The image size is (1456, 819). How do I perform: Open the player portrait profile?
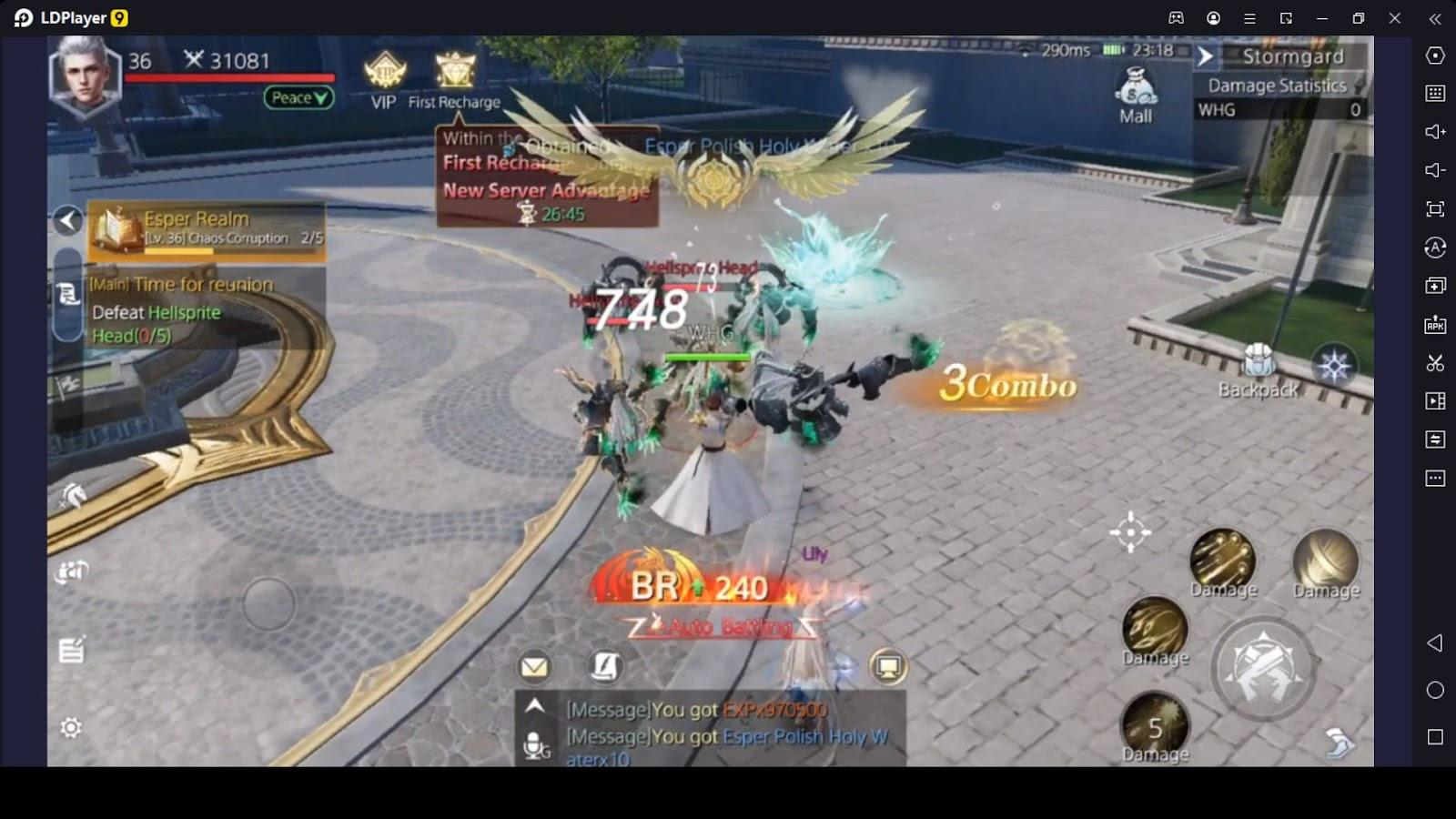(85, 77)
